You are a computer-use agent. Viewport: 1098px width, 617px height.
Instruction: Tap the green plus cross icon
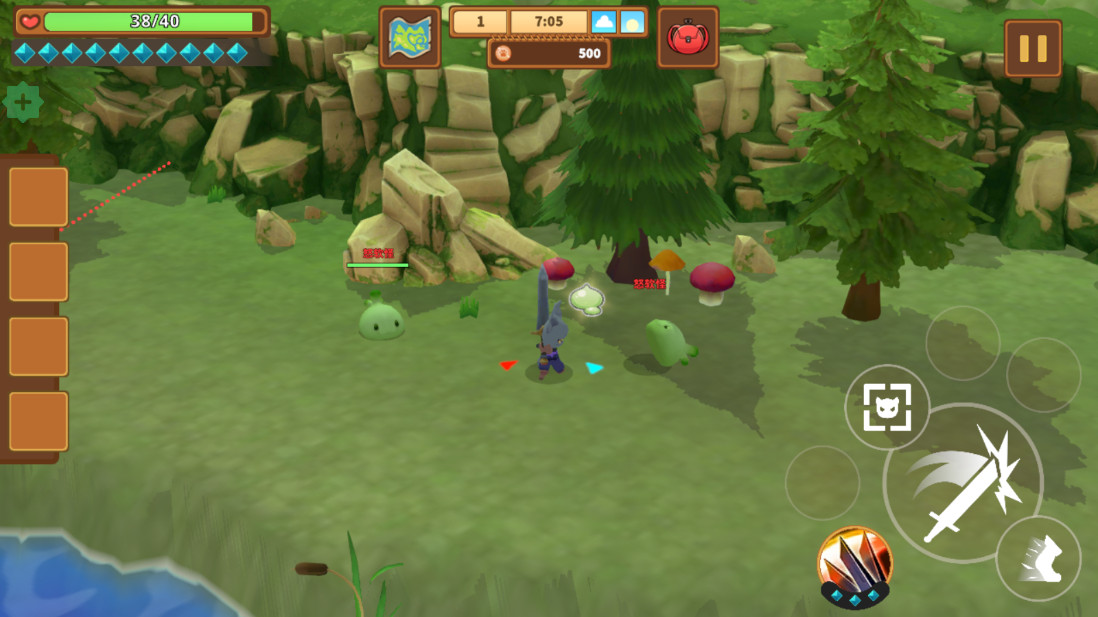tap(23, 103)
